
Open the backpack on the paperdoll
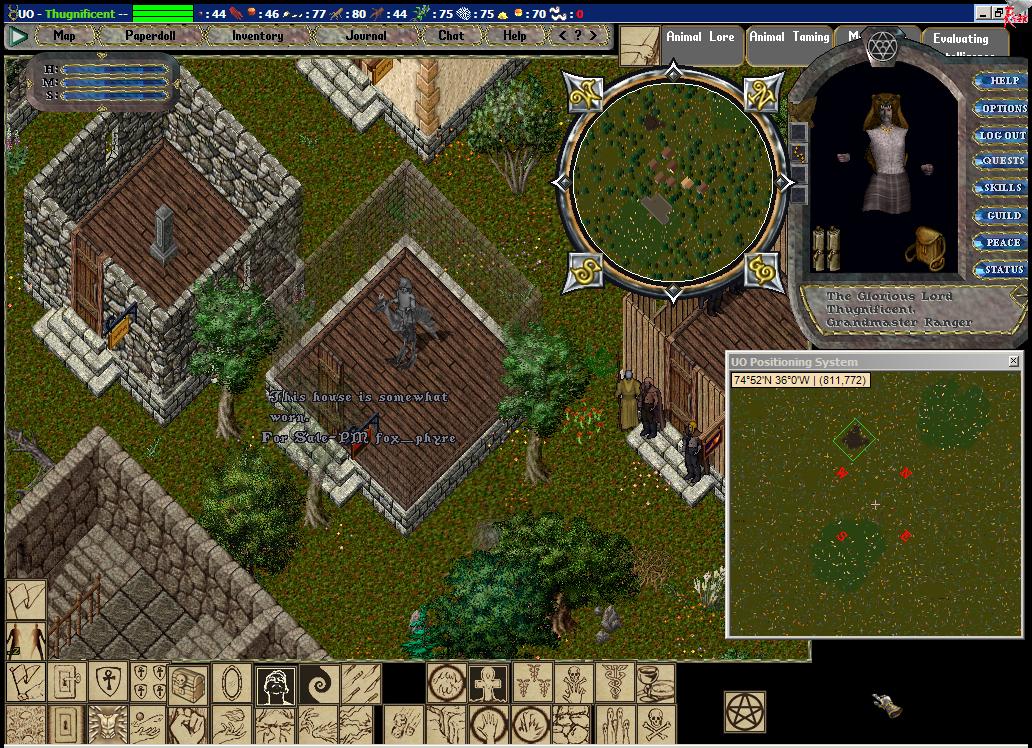pyautogui.click(x=925, y=248)
